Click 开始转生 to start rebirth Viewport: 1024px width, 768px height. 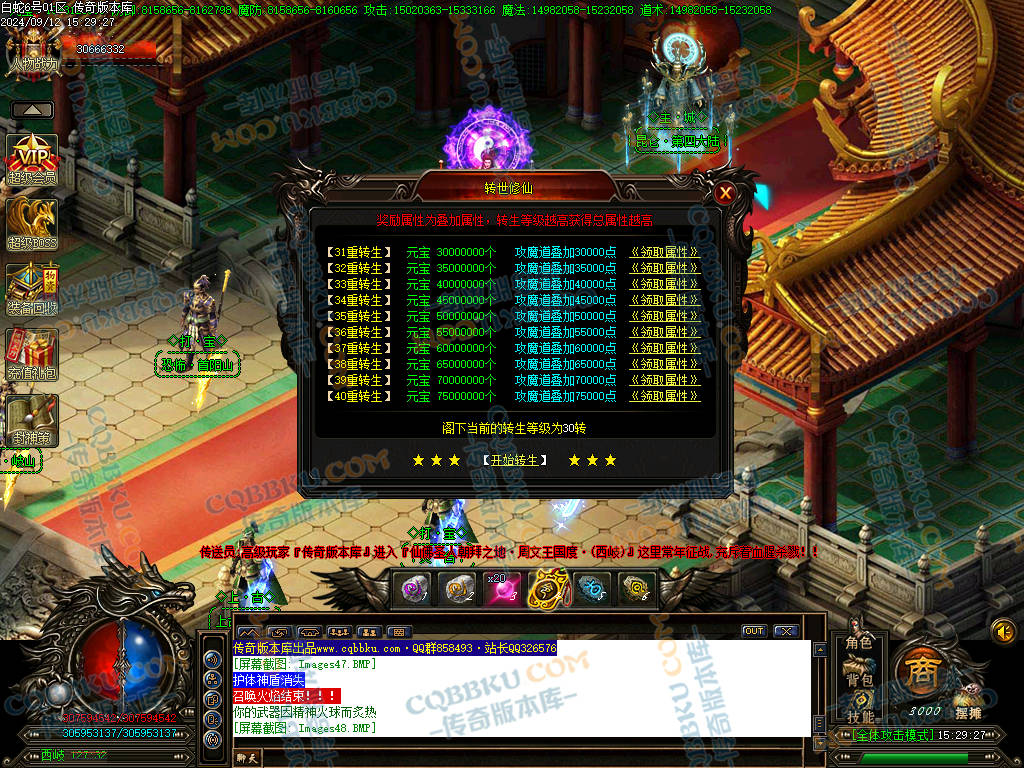pyautogui.click(x=515, y=460)
